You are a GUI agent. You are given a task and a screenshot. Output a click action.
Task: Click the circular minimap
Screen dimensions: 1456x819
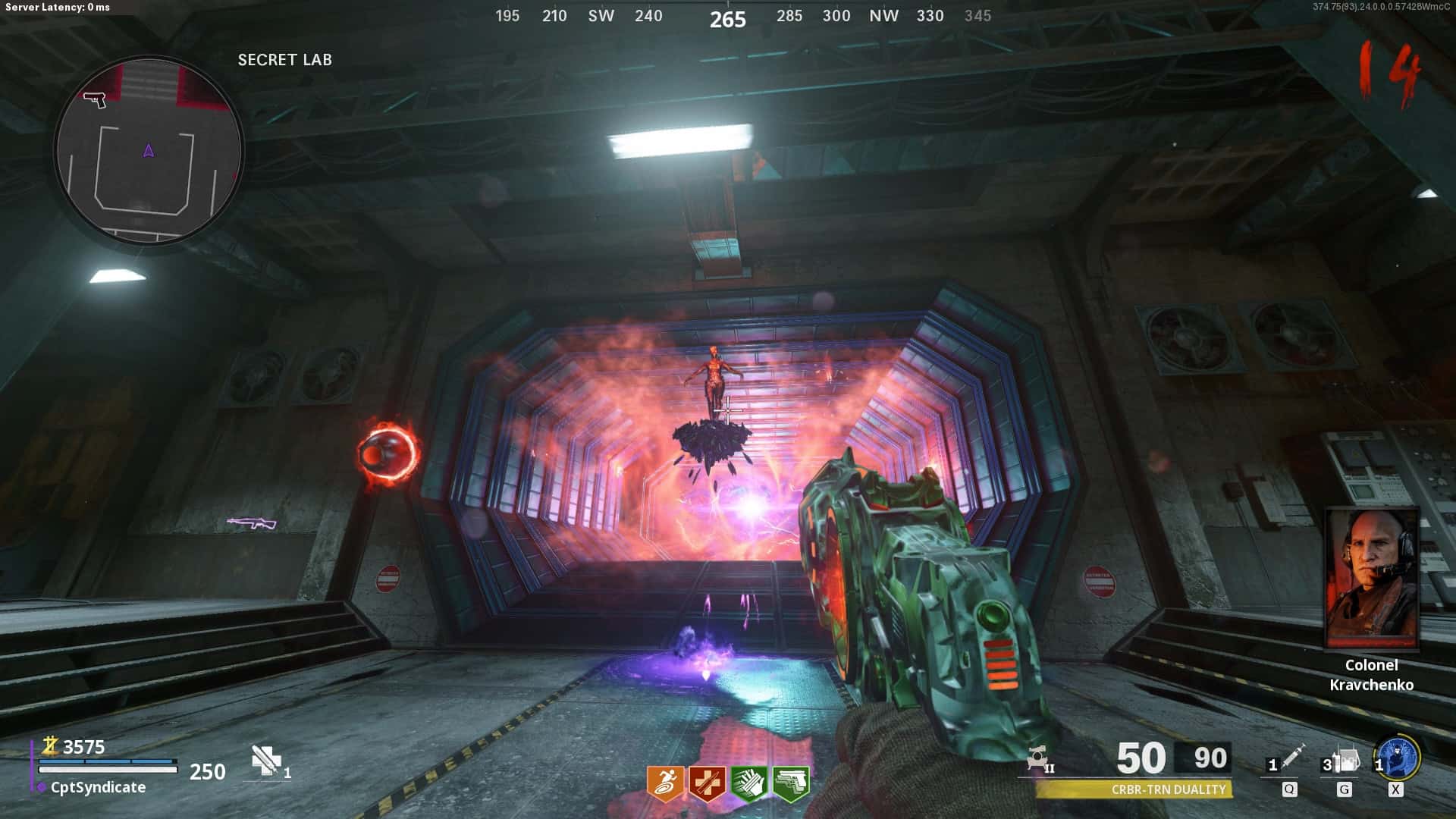(149, 152)
